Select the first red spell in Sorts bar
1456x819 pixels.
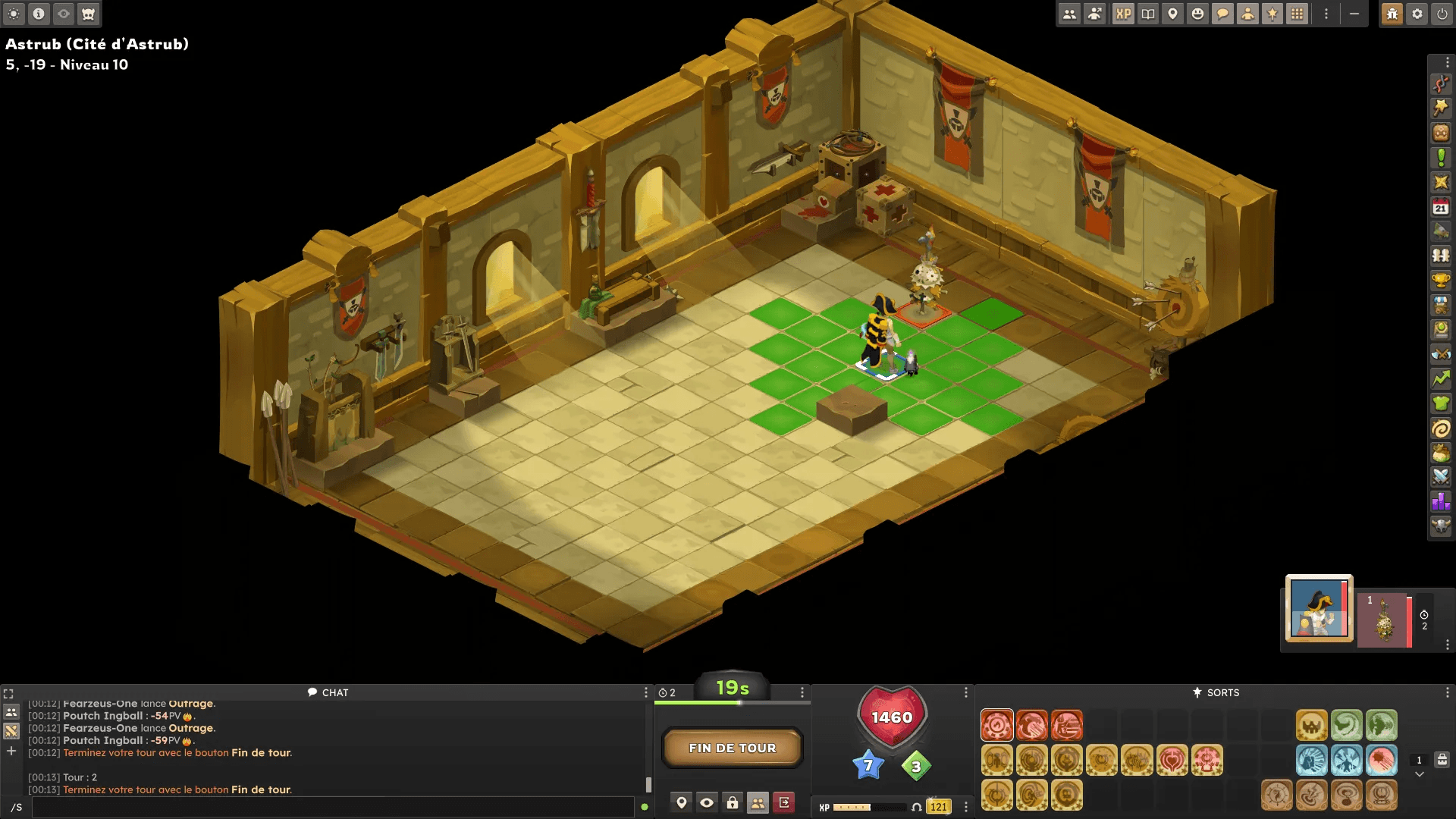[996, 725]
